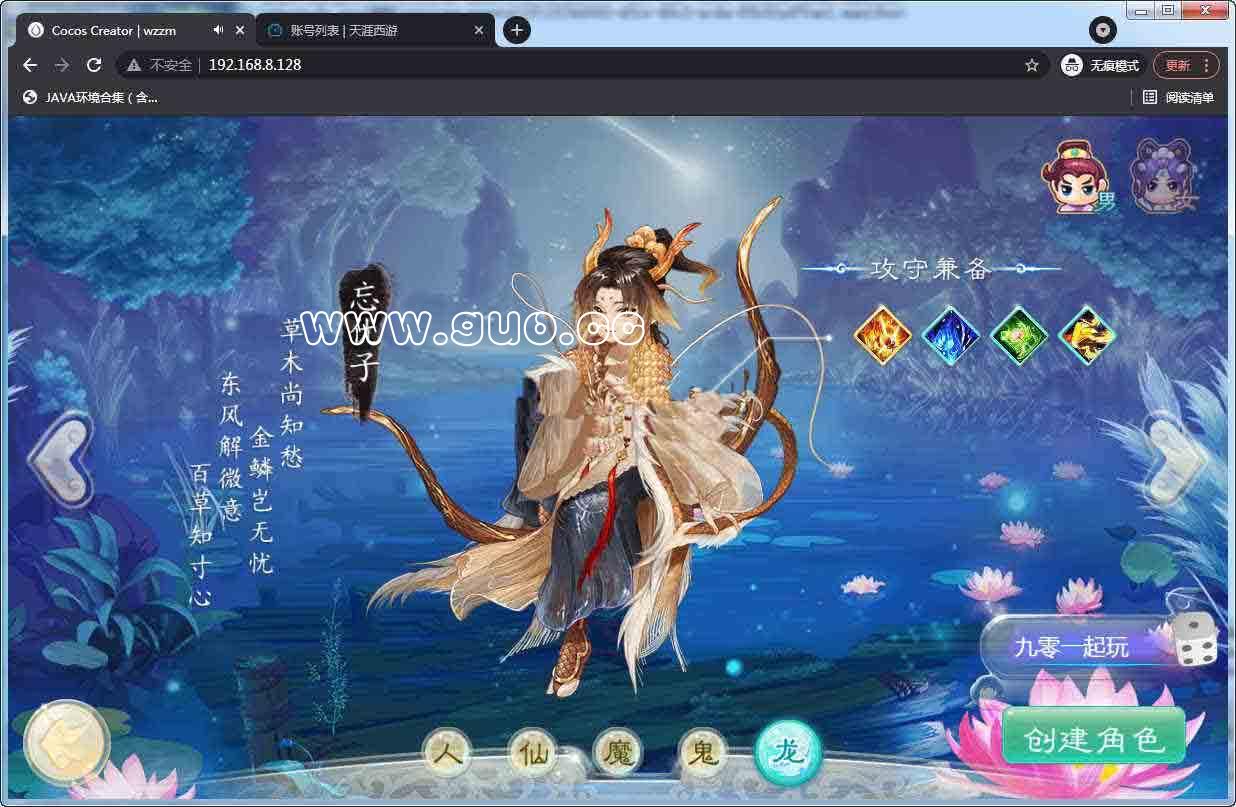View the golden dragon skill icon
The width and height of the screenshot is (1236, 807).
click(x=1087, y=334)
